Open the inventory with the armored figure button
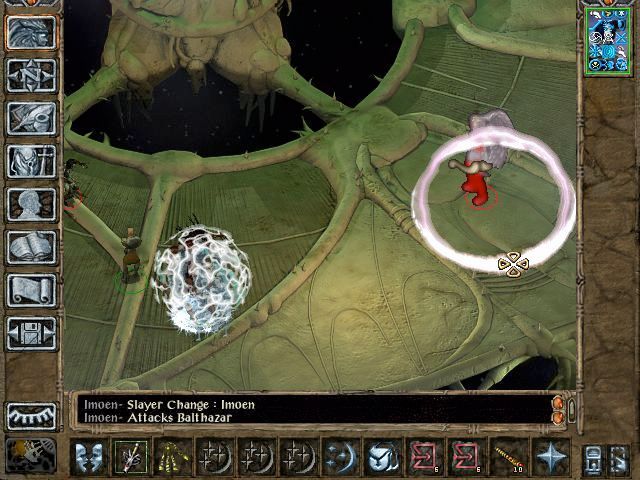The image size is (640, 480). 31,161
